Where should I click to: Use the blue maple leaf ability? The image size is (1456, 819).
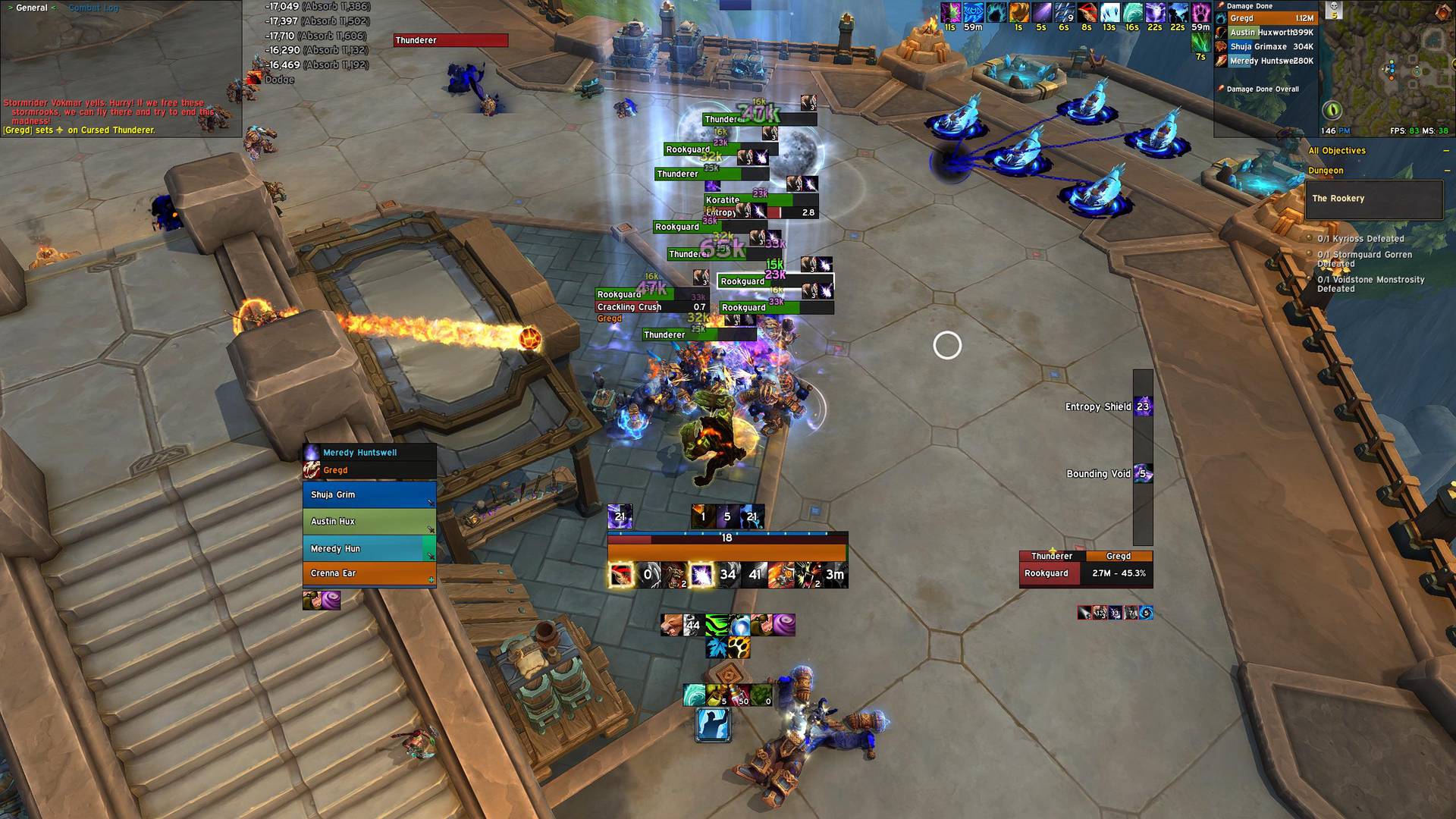pos(717,647)
